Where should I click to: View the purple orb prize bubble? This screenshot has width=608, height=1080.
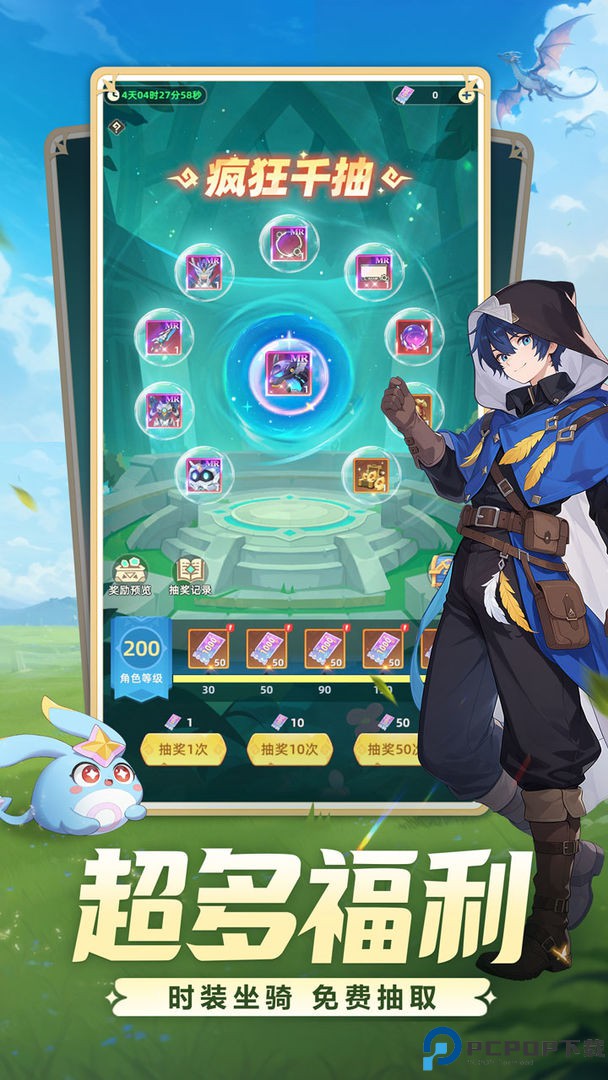tap(413, 335)
